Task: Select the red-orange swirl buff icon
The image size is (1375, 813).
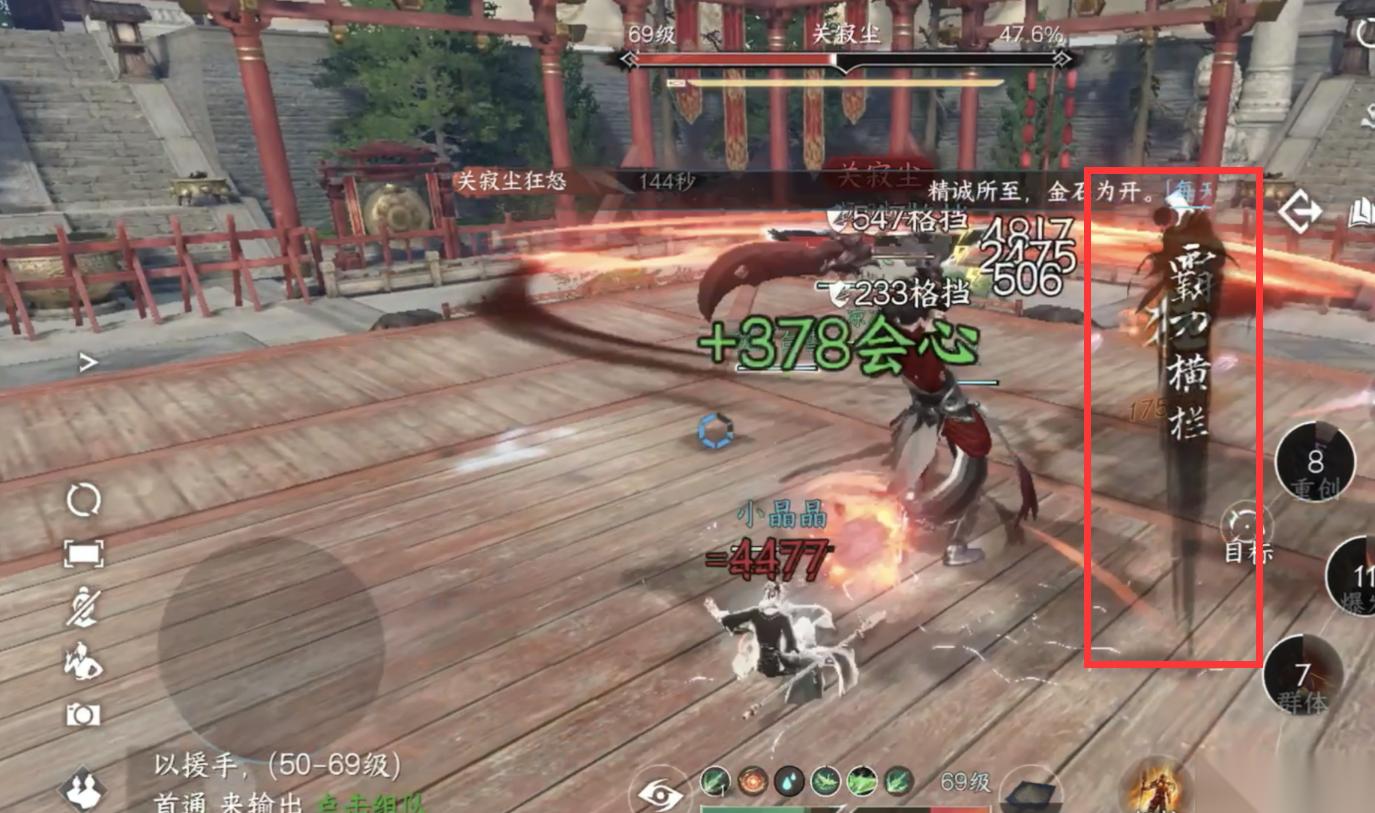Action: (751, 780)
